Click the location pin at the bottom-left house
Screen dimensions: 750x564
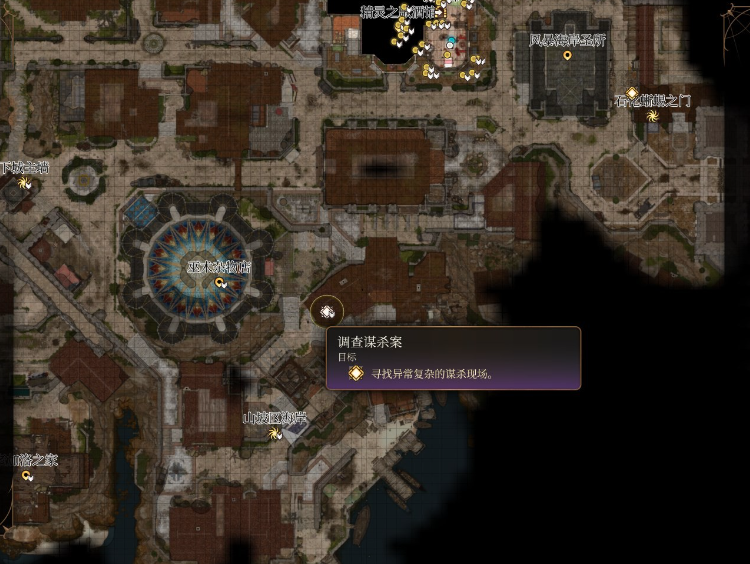[27, 476]
